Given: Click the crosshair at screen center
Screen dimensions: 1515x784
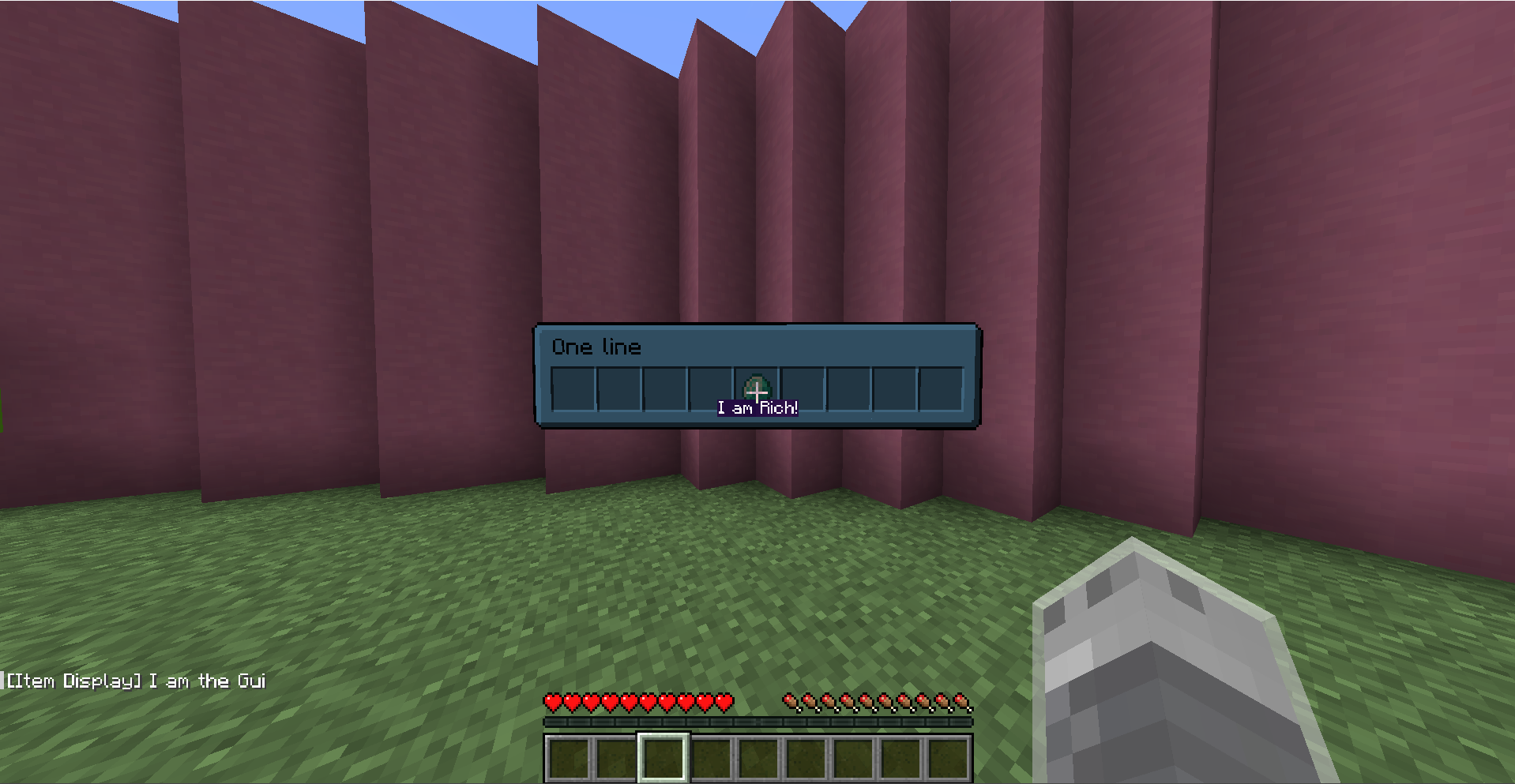Looking at the screenshot, I should tap(757, 392).
